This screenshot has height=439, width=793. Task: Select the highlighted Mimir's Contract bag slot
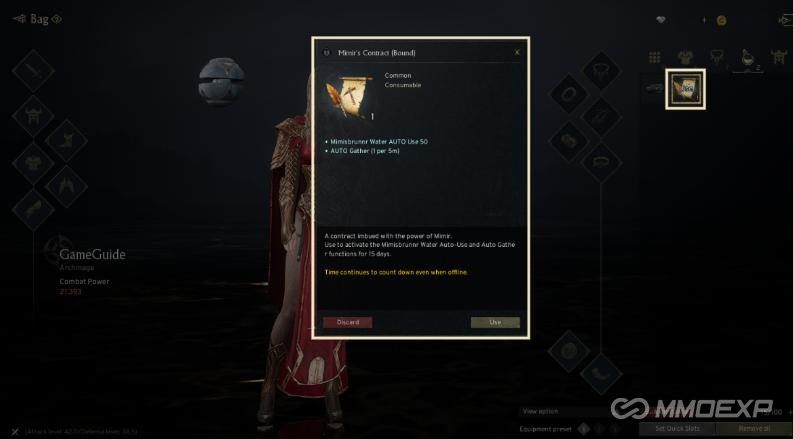[686, 88]
